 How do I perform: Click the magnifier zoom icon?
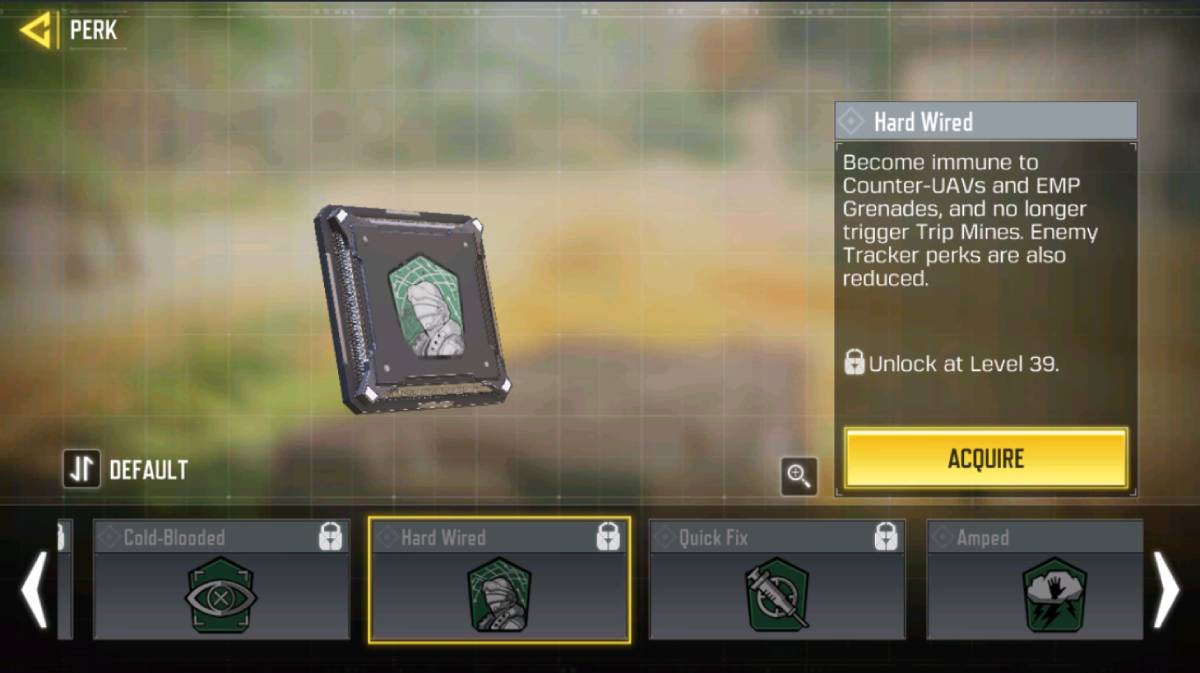(799, 477)
